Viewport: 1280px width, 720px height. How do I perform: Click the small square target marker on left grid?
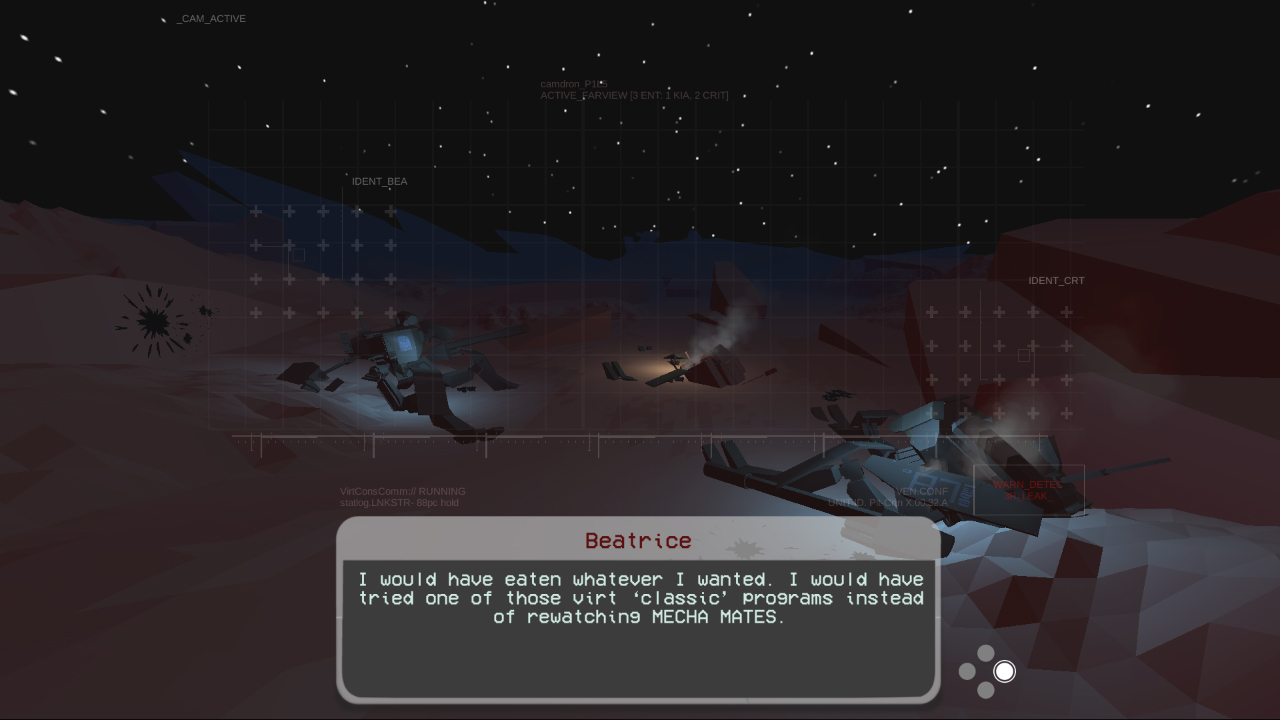297,254
